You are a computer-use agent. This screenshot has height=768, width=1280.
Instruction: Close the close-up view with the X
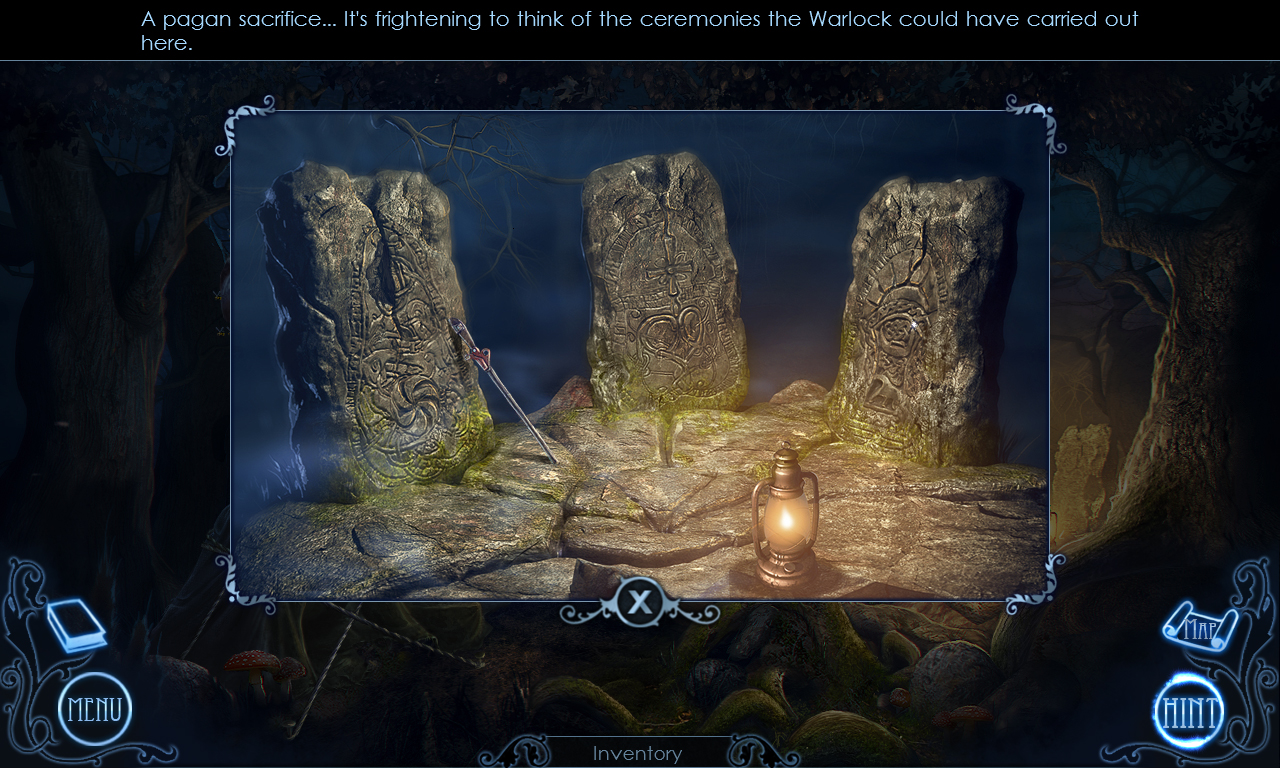pyautogui.click(x=640, y=599)
